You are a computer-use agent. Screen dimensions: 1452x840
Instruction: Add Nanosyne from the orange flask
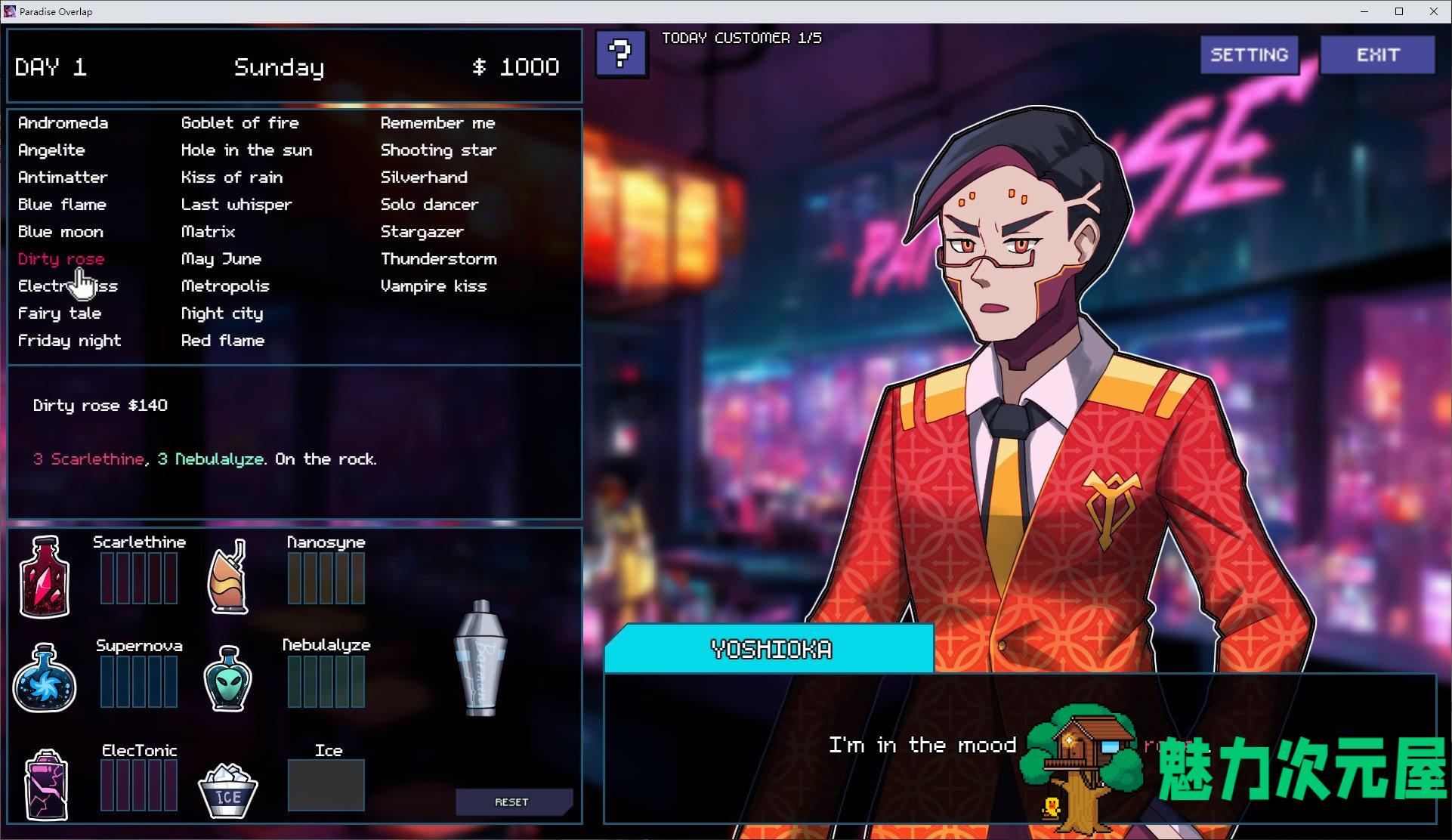click(x=228, y=576)
